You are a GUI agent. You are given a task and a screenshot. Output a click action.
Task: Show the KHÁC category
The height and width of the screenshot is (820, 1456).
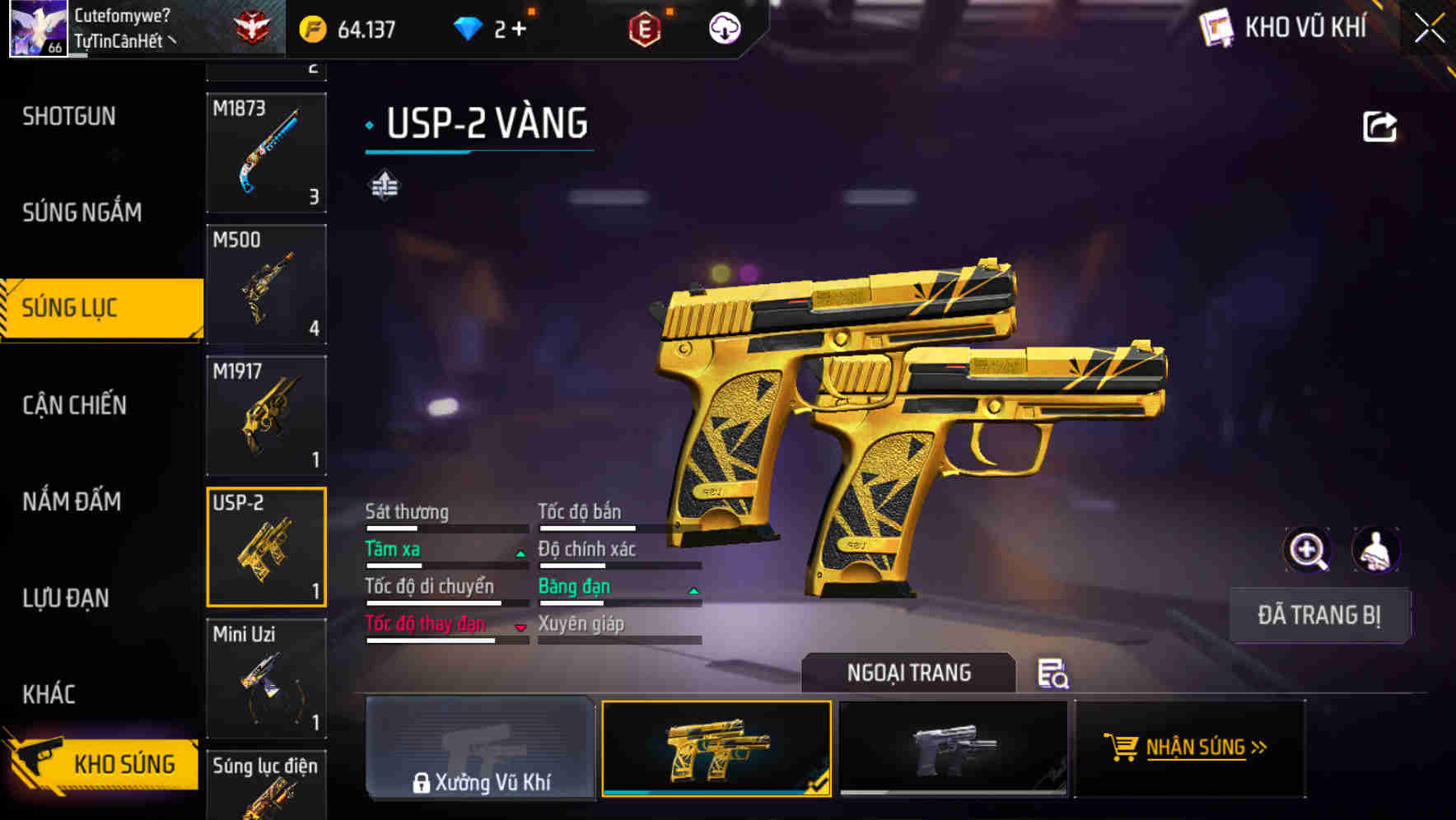[x=49, y=694]
